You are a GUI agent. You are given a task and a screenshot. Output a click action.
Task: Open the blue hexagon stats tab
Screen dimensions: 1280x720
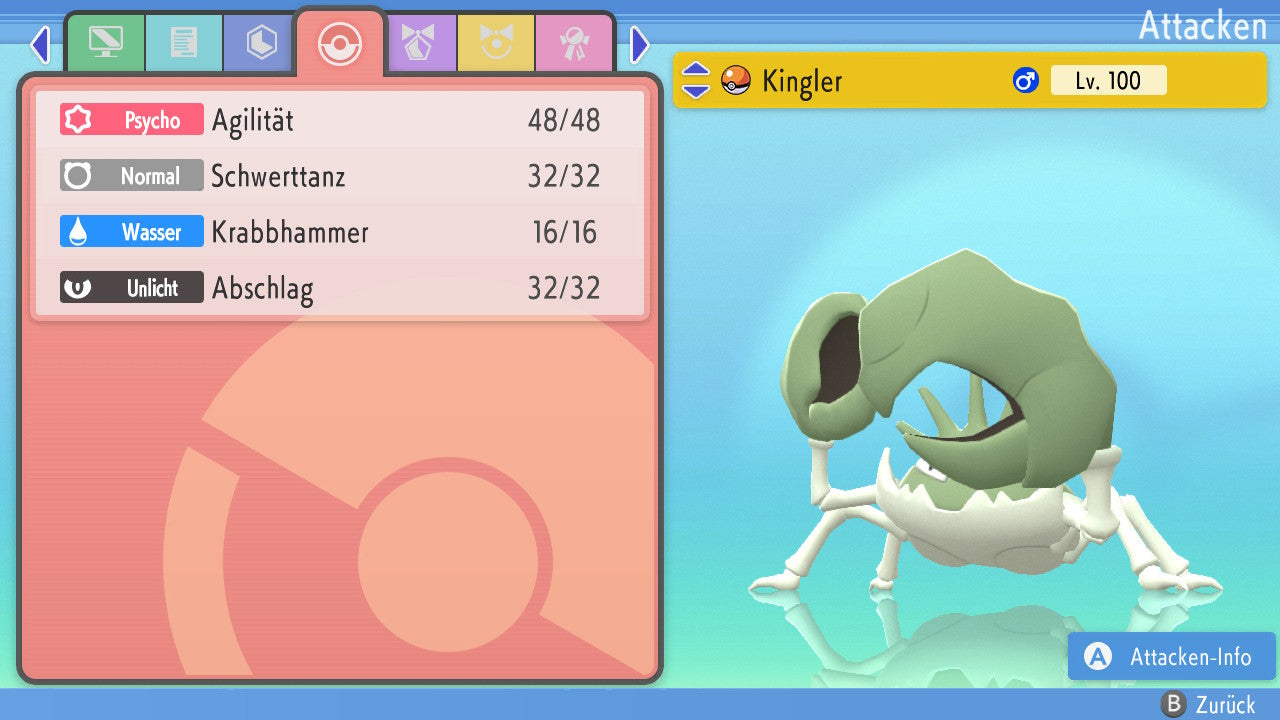coord(261,43)
